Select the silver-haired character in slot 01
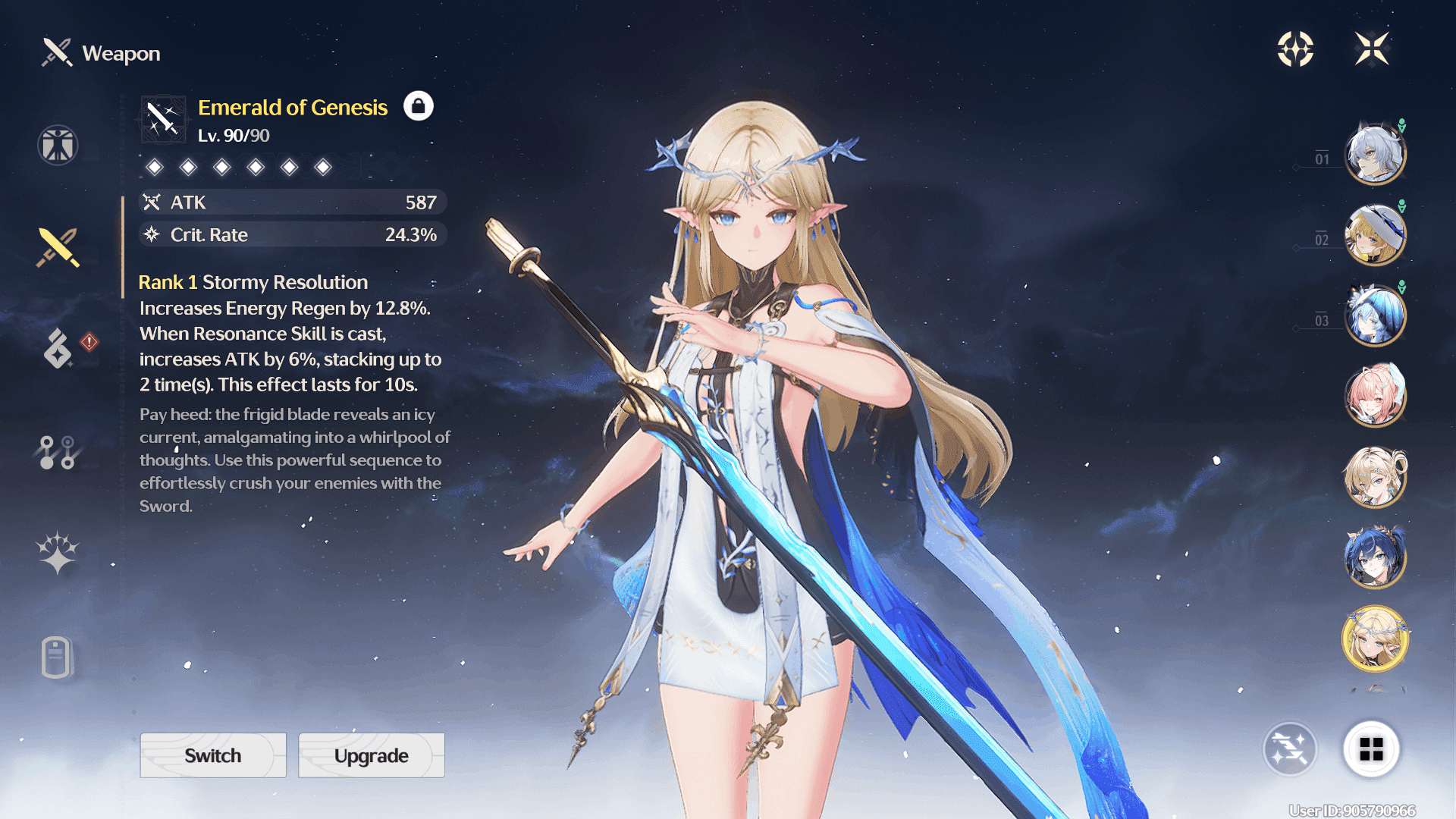Image resolution: width=1456 pixels, height=819 pixels. 1375,154
